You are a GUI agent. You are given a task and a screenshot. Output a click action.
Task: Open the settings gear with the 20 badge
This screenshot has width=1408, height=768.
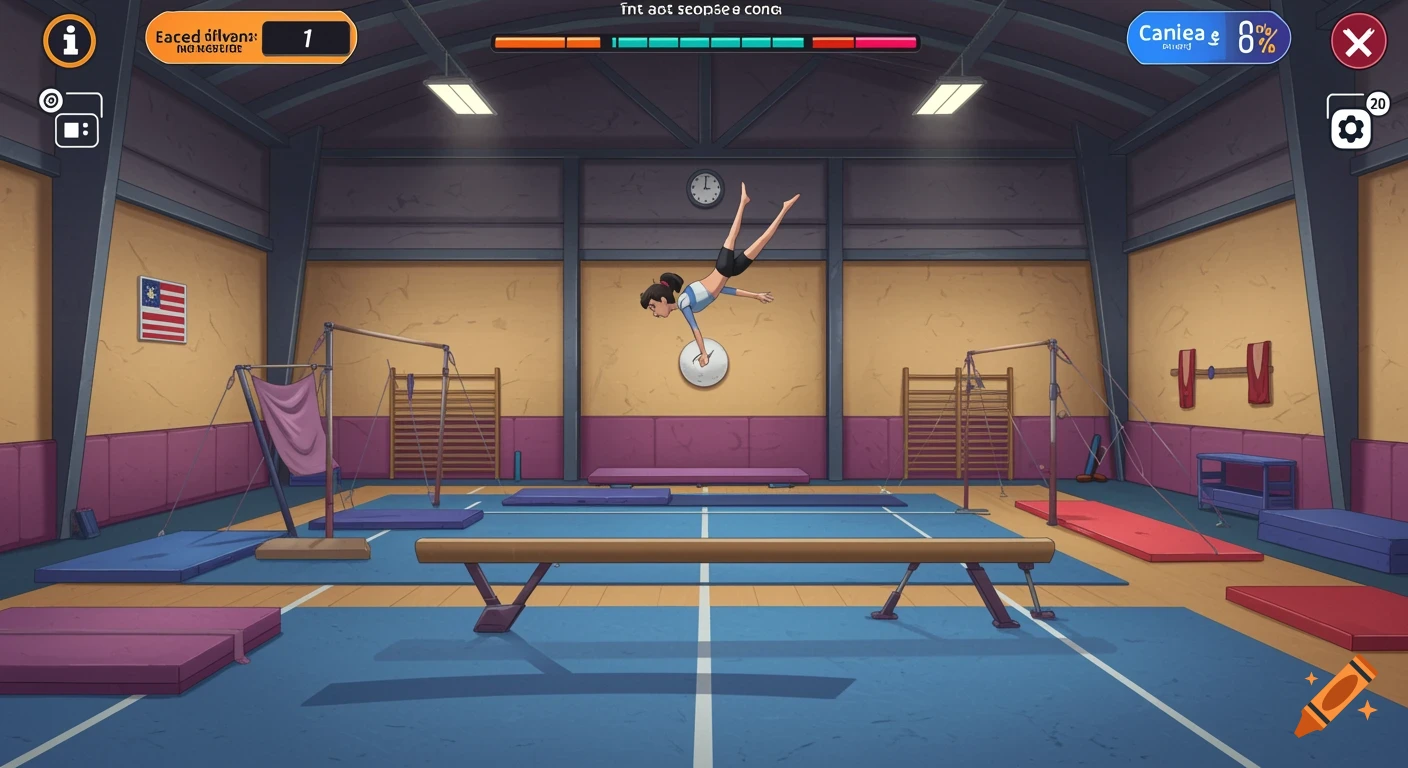[1352, 128]
